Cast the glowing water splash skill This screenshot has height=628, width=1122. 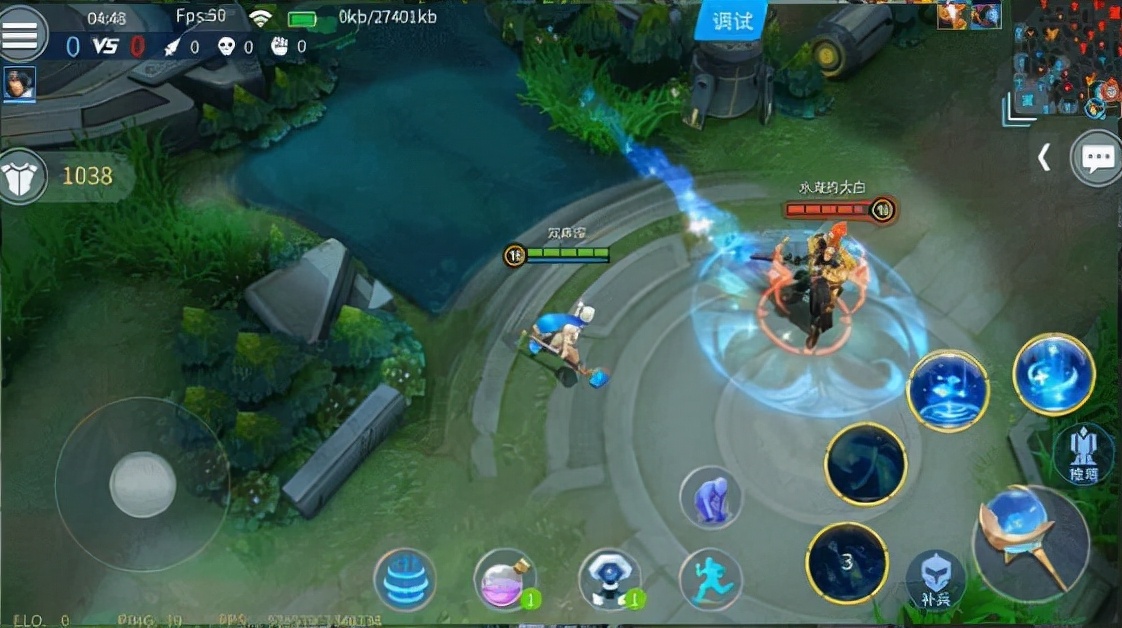[947, 391]
